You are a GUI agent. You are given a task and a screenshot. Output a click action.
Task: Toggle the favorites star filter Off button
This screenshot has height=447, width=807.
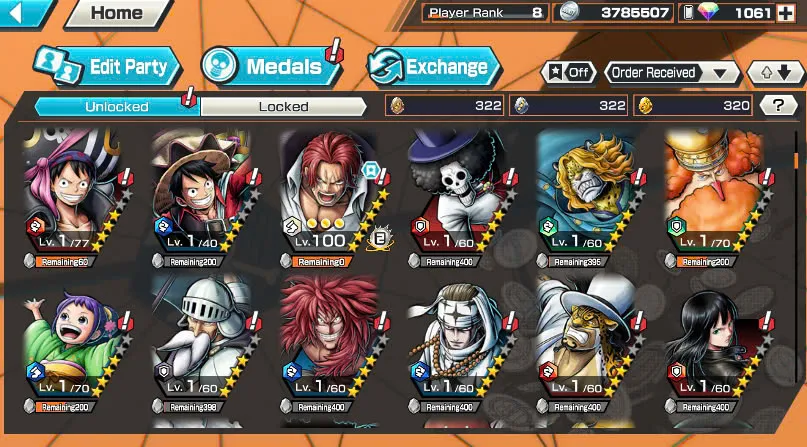567,73
